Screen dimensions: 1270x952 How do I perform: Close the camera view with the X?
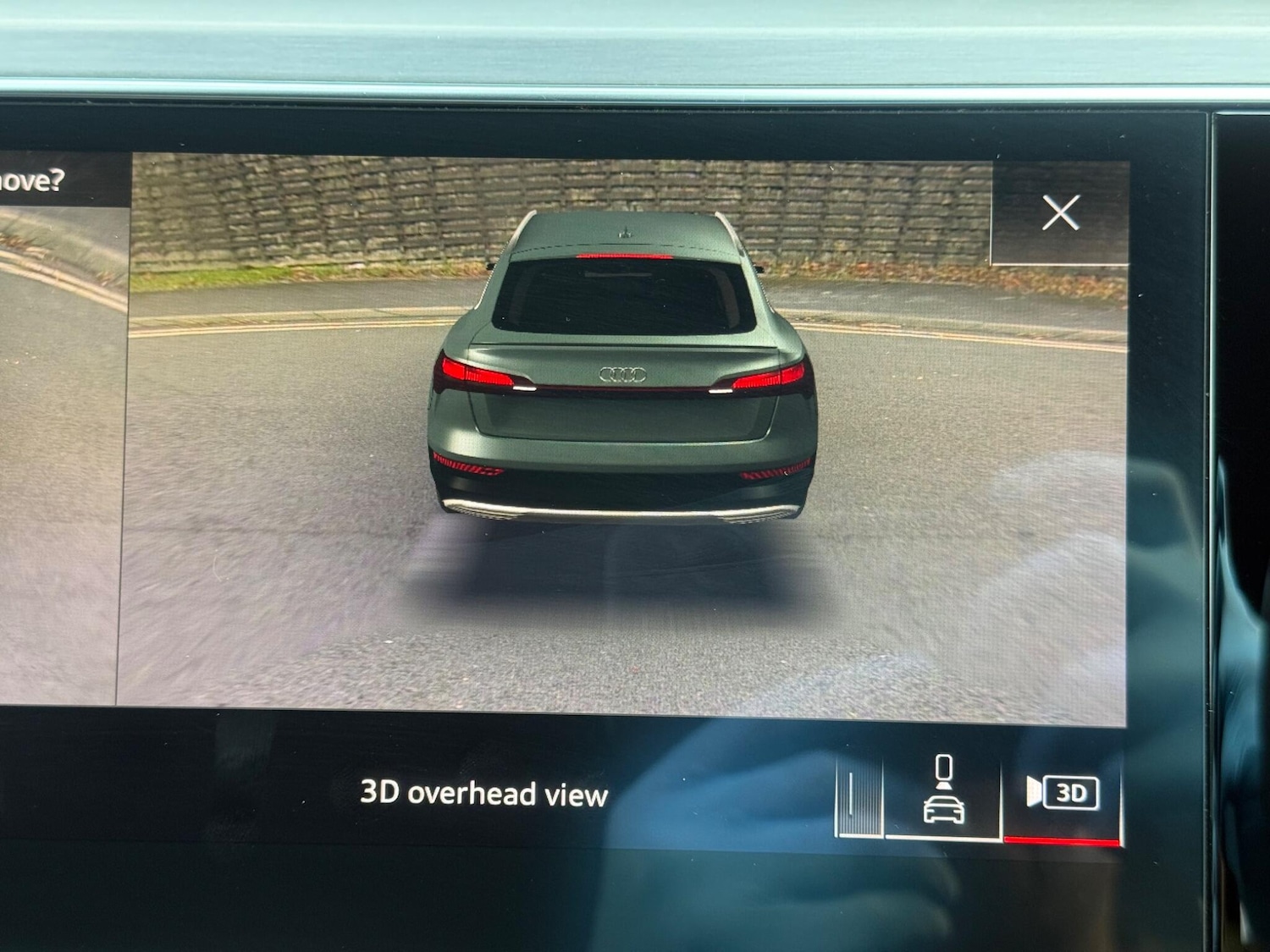1063,213
